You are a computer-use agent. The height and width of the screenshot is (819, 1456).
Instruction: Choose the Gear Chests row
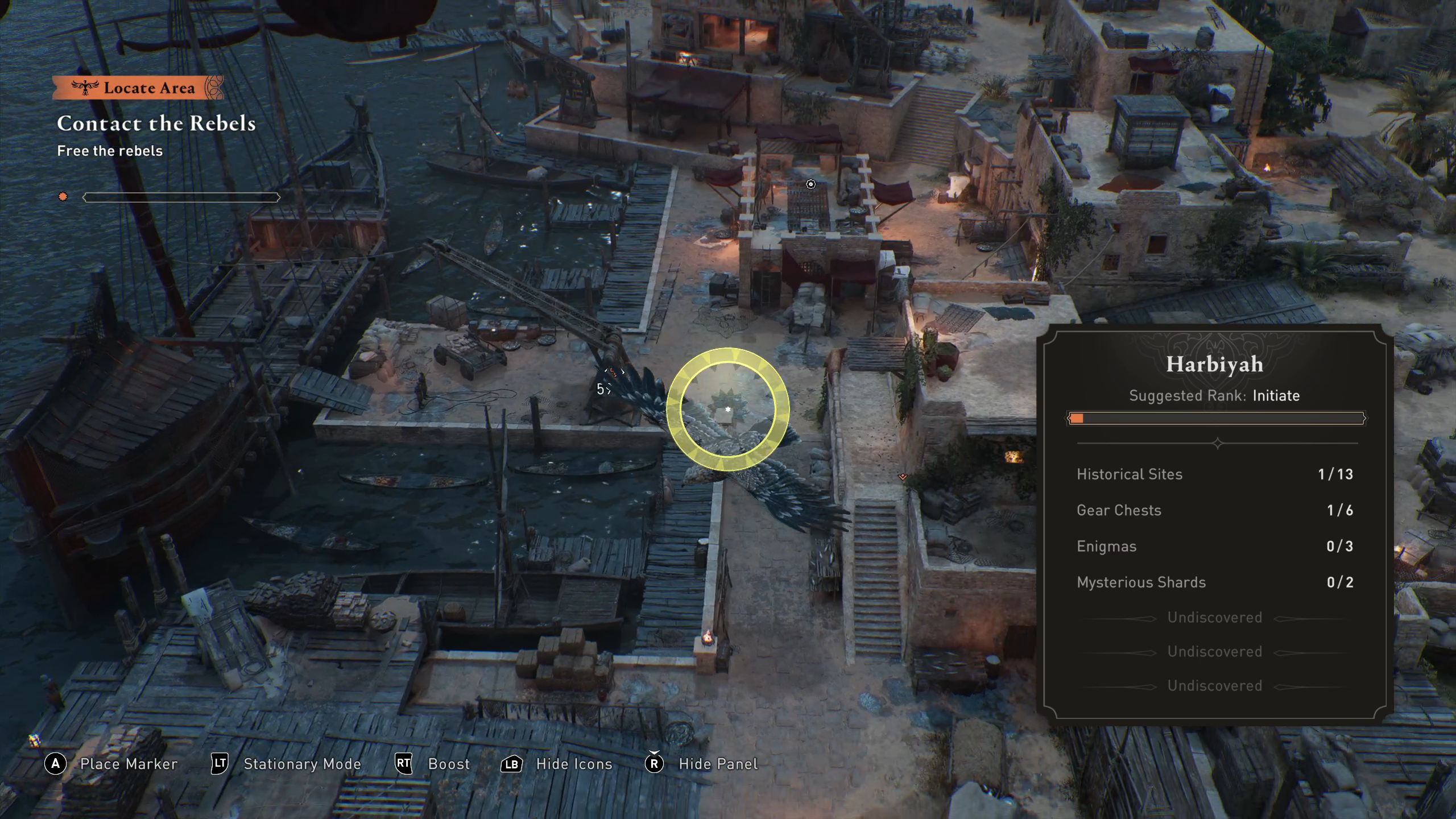[x=1214, y=510]
